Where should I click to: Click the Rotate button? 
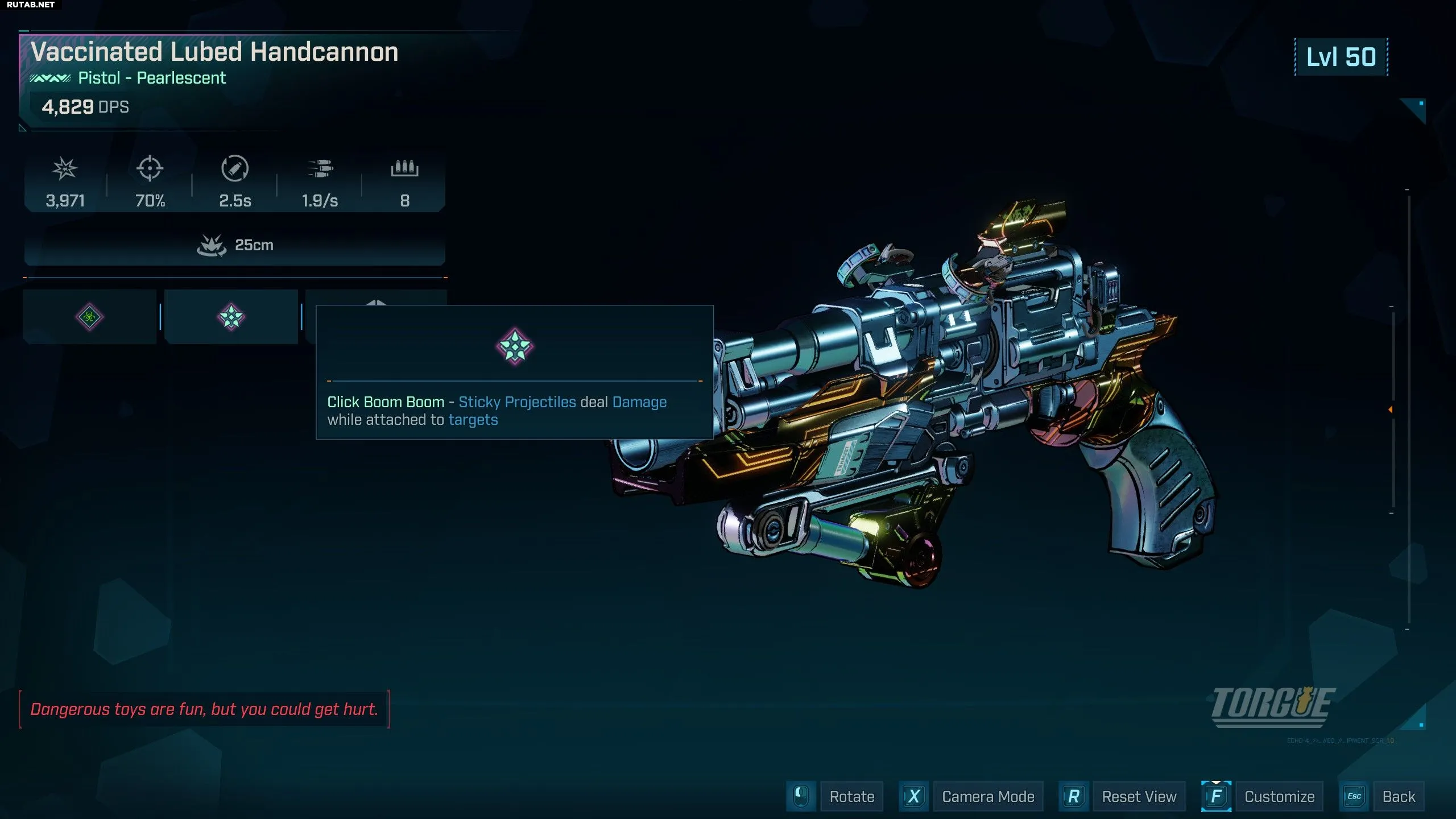pos(851,796)
